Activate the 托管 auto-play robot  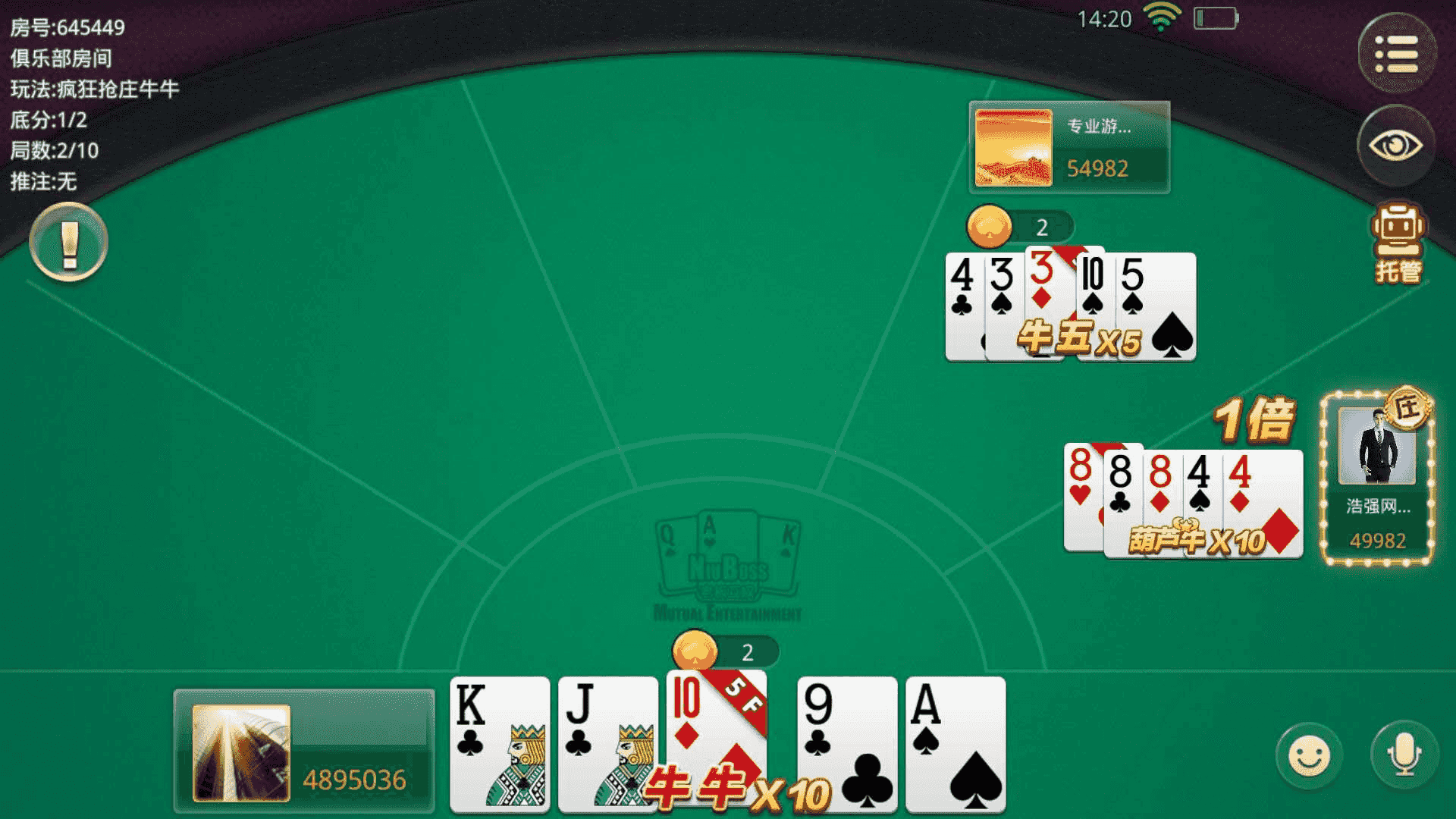pos(1398,243)
